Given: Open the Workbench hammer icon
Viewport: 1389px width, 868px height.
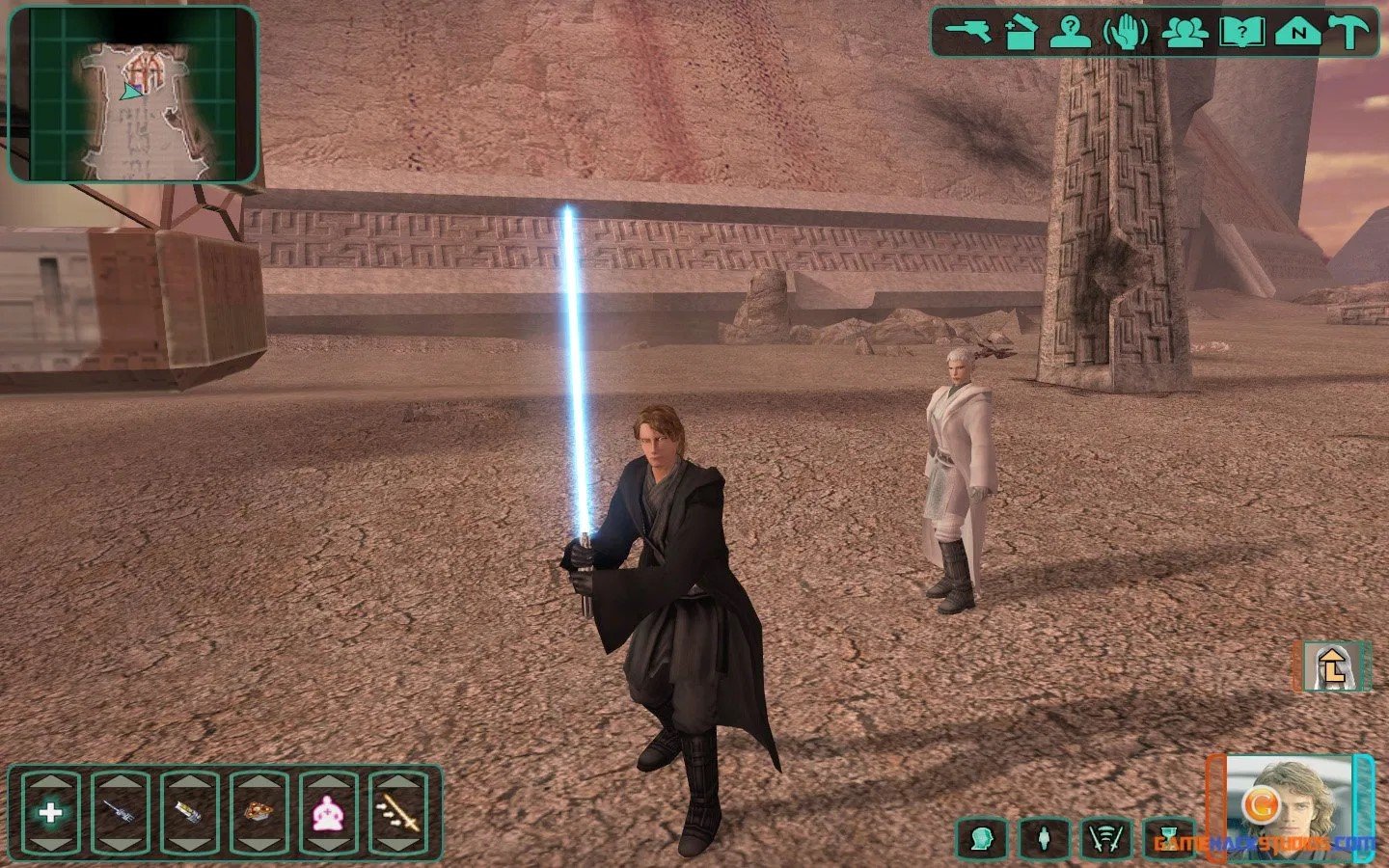Looking at the screenshot, I should click(x=1349, y=32).
